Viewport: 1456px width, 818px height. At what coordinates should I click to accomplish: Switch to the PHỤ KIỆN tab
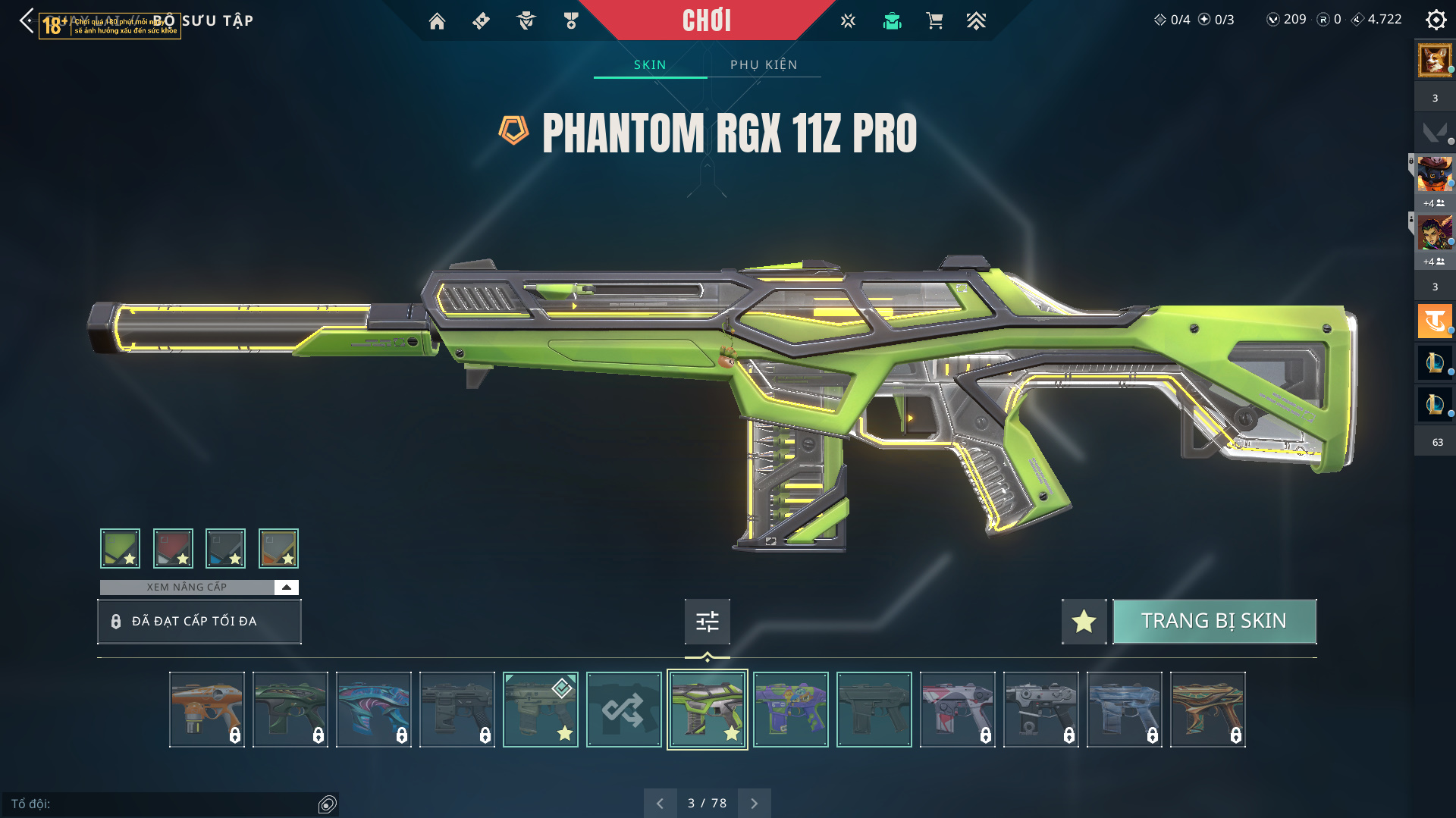[764, 64]
